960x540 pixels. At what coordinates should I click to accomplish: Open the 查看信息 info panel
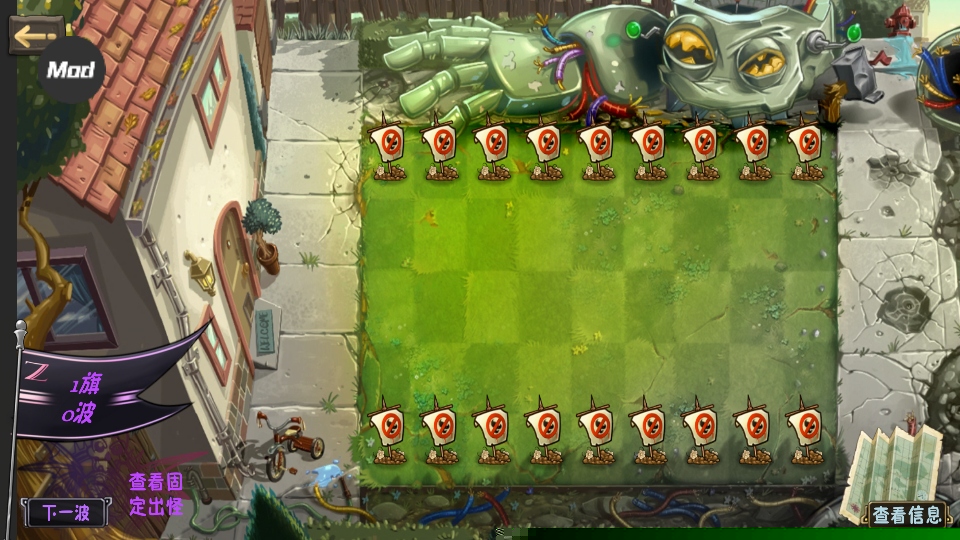[x=906, y=515]
